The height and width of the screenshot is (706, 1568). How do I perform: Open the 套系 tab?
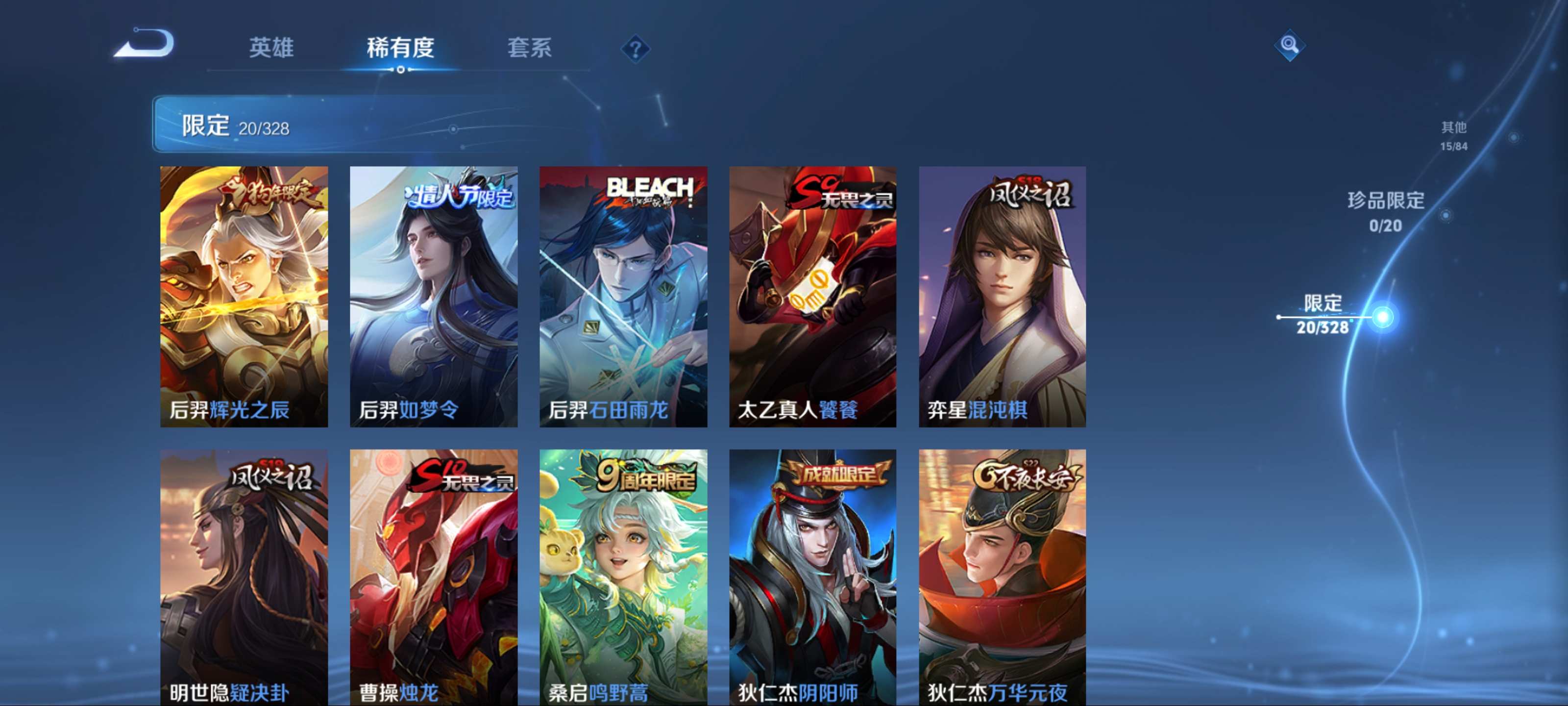point(529,48)
